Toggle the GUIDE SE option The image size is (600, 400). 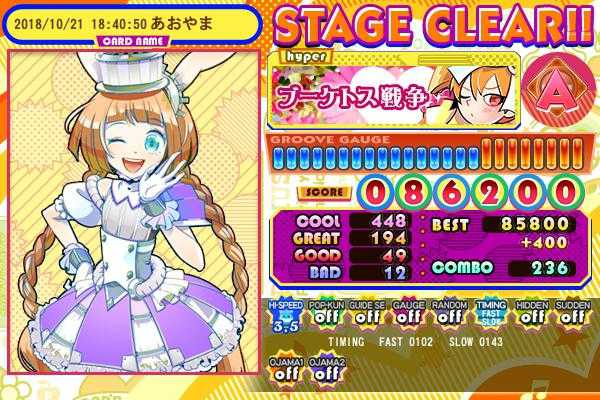click(x=363, y=315)
